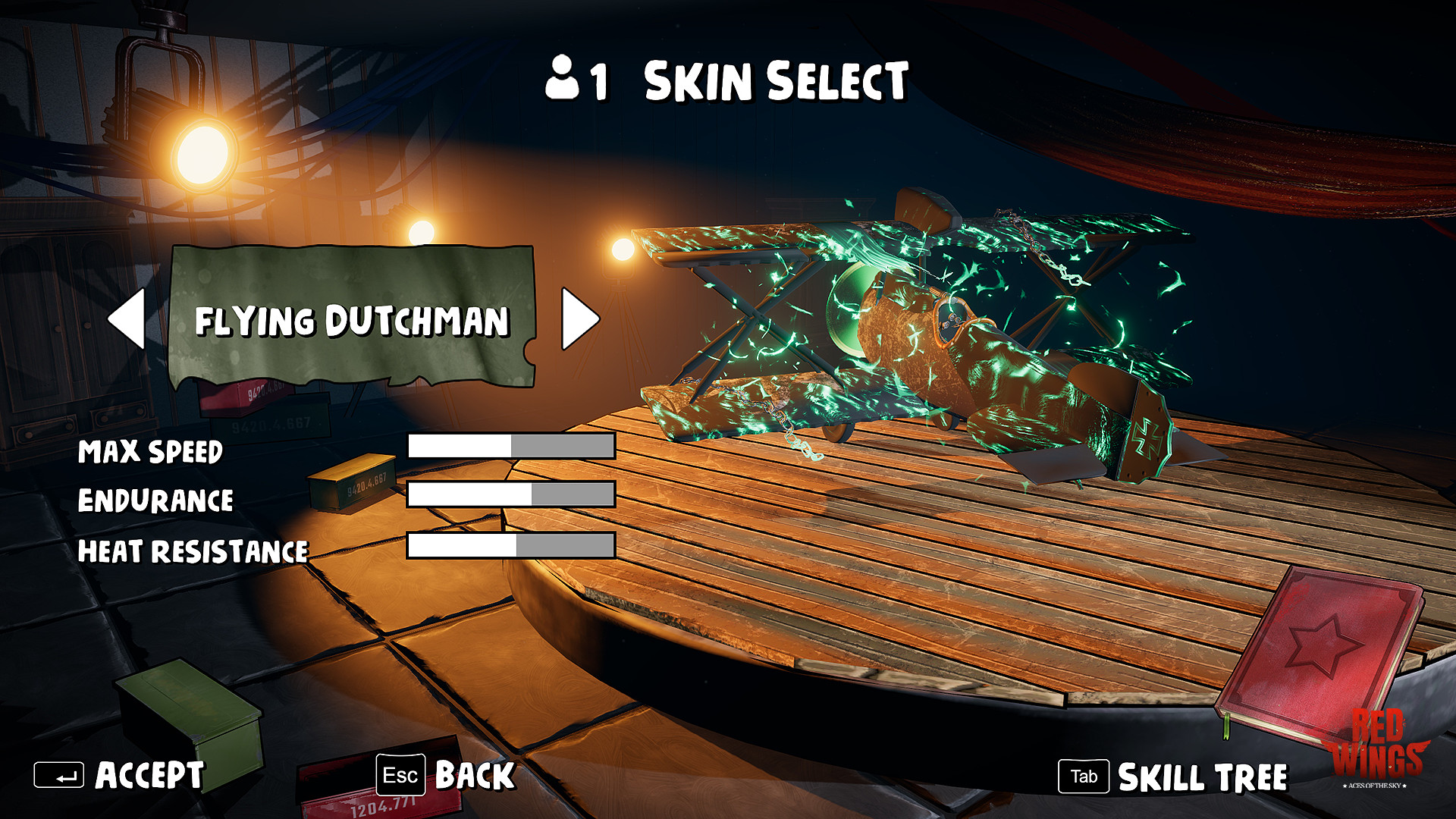Go to the Skin Select title
The height and width of the screenshot is (819, 1456).
(773, 81)
